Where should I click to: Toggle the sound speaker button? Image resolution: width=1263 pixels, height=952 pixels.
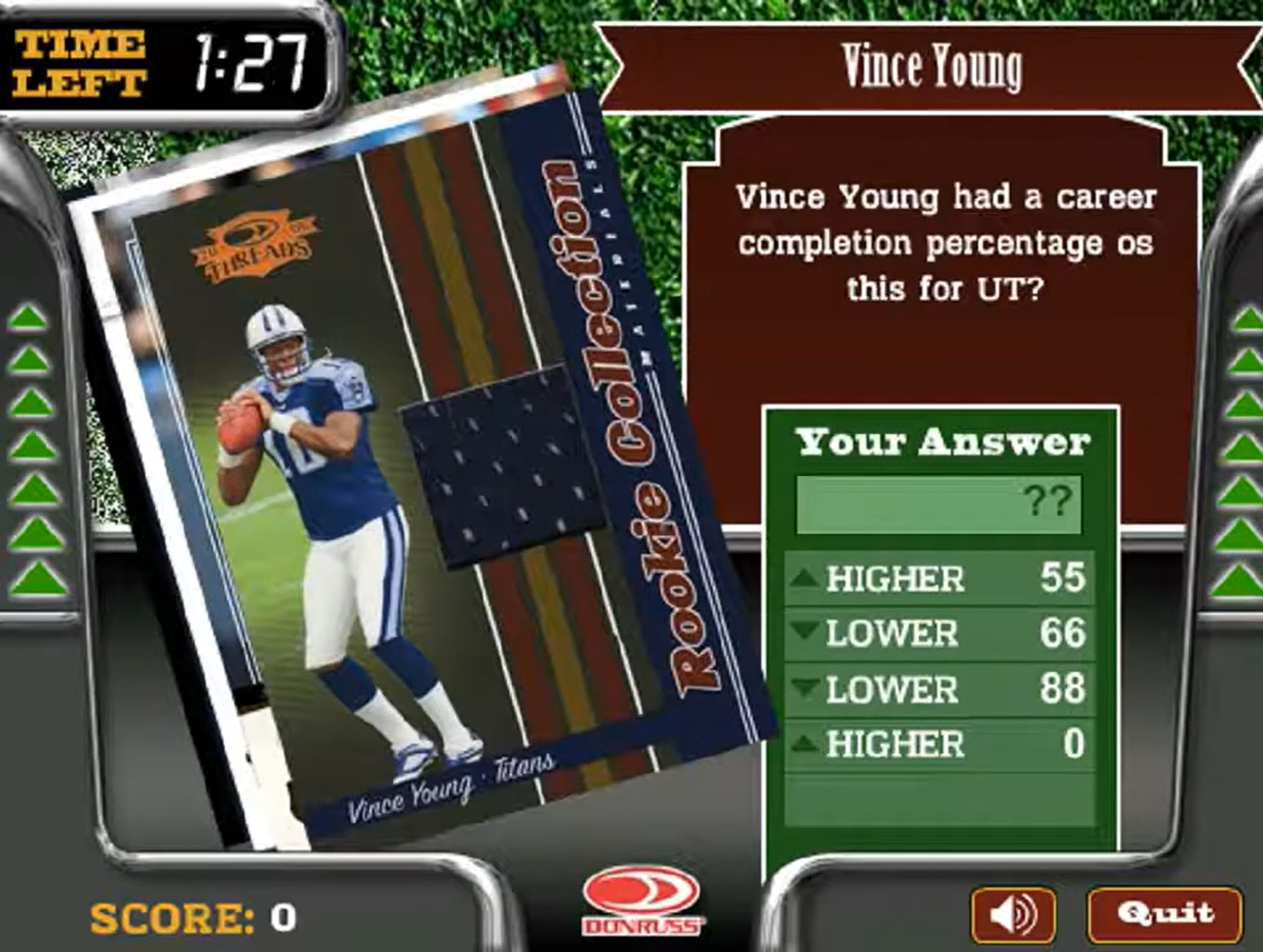(1013, 915)
